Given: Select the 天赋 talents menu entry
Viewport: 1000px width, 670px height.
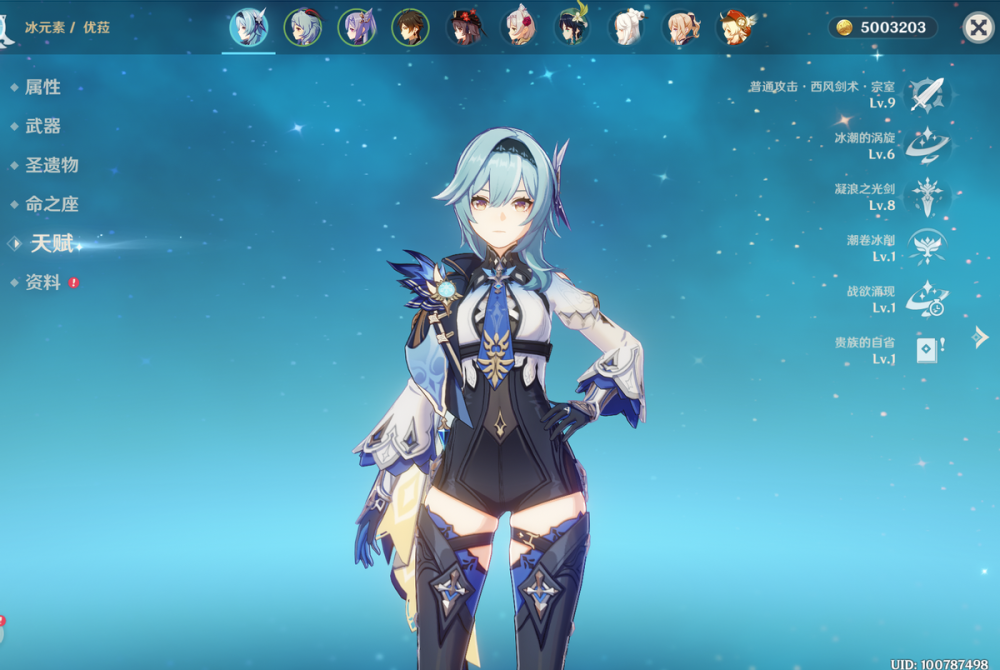Looking at the screenshot, I should point(52,243).
